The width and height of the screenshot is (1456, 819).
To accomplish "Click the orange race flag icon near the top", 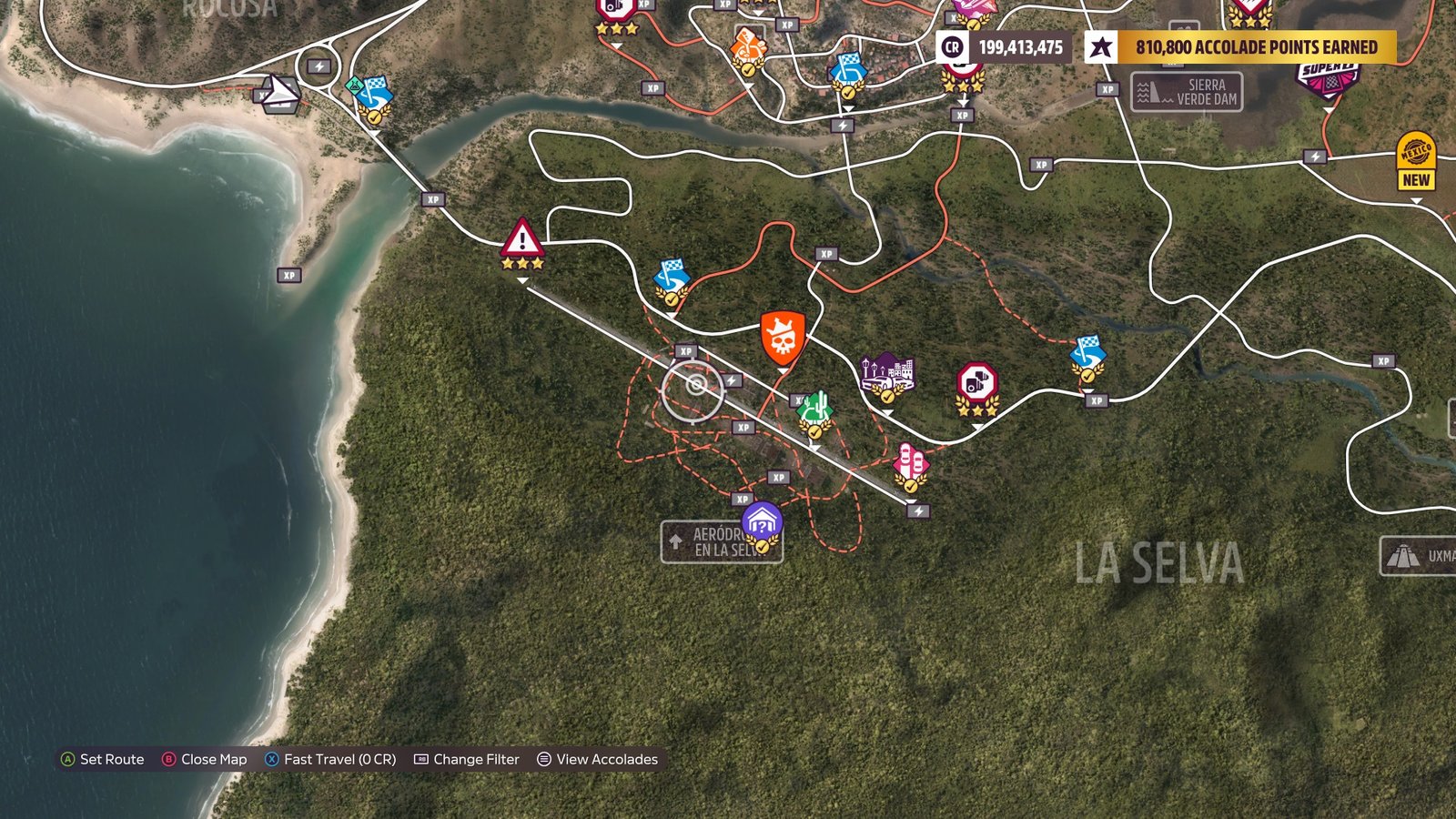I will [x=748, y=43].
